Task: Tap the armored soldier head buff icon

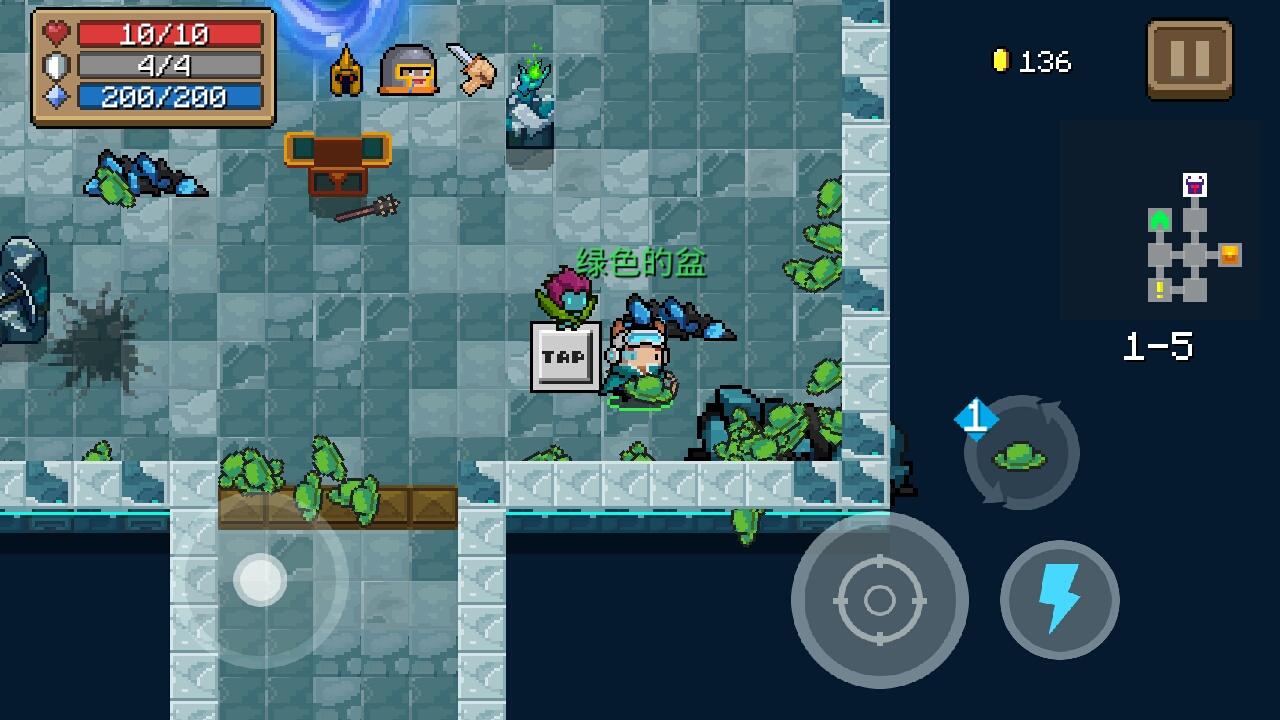Action: 410,70
